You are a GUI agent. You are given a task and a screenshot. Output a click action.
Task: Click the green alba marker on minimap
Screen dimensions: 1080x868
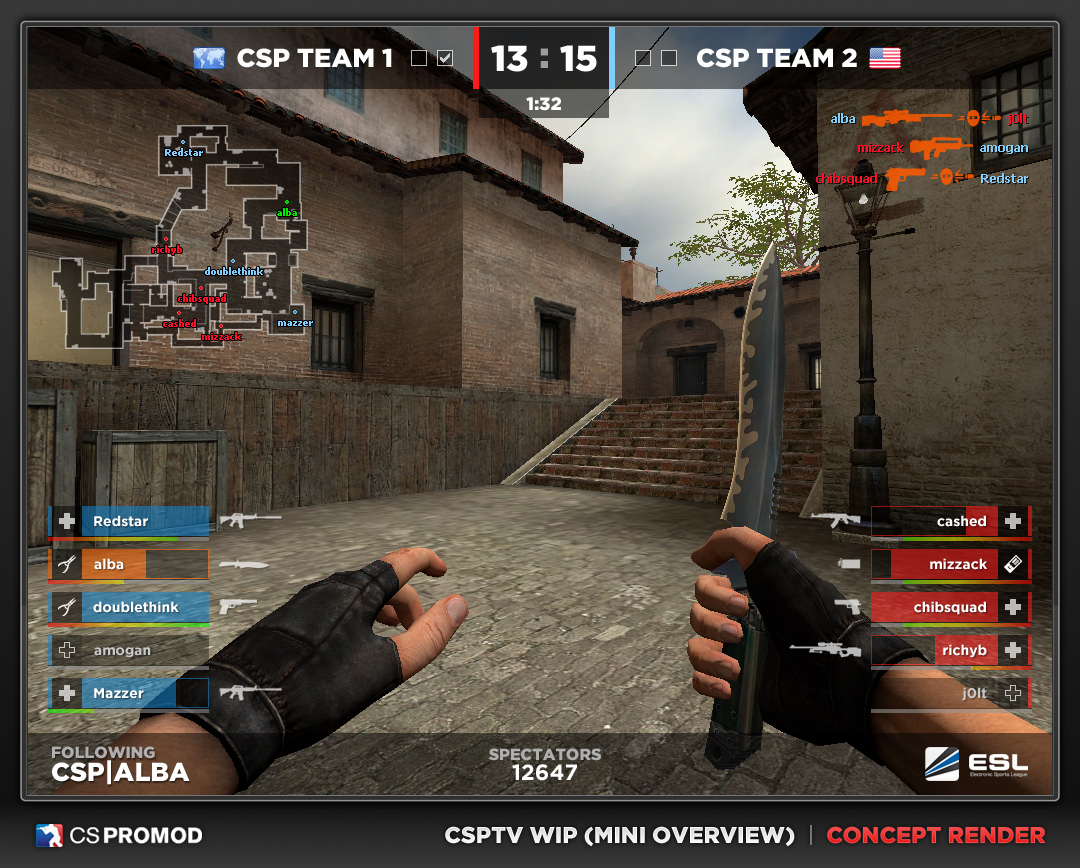coord(287,202)
